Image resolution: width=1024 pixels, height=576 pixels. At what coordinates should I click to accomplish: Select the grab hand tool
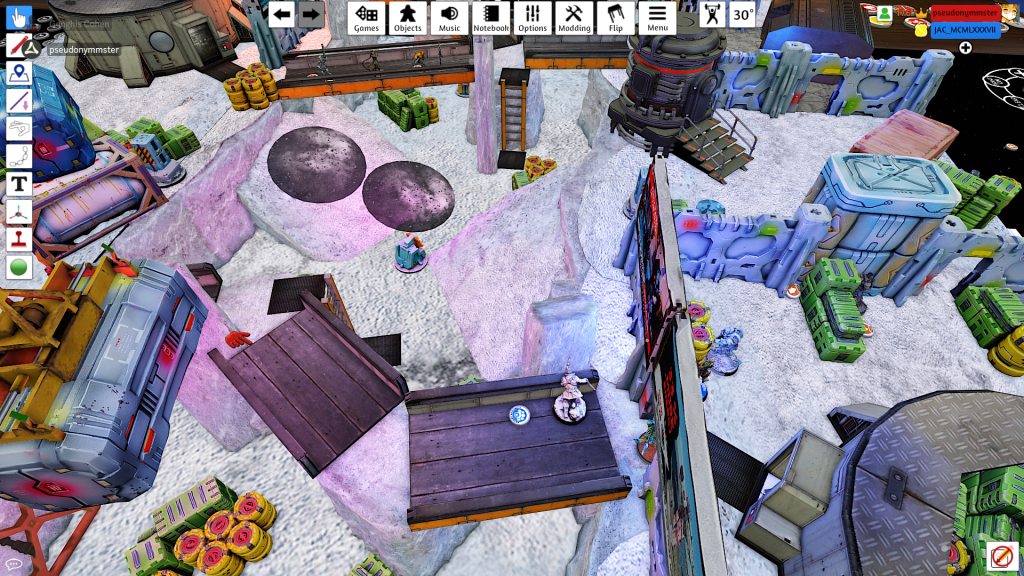coord(18,18)
